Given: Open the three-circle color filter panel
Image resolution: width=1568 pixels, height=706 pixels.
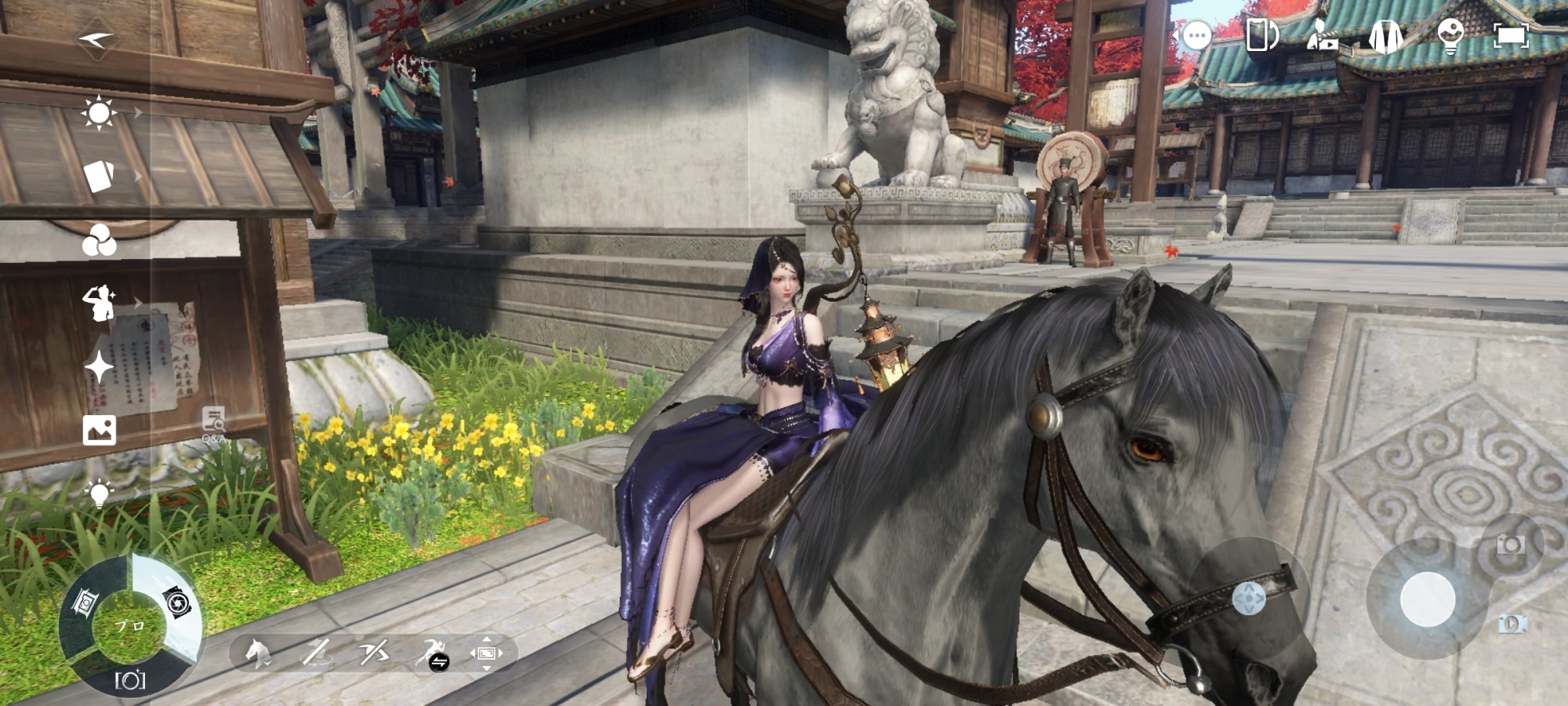Looking at the screenshot, I should tap(99, 240).
